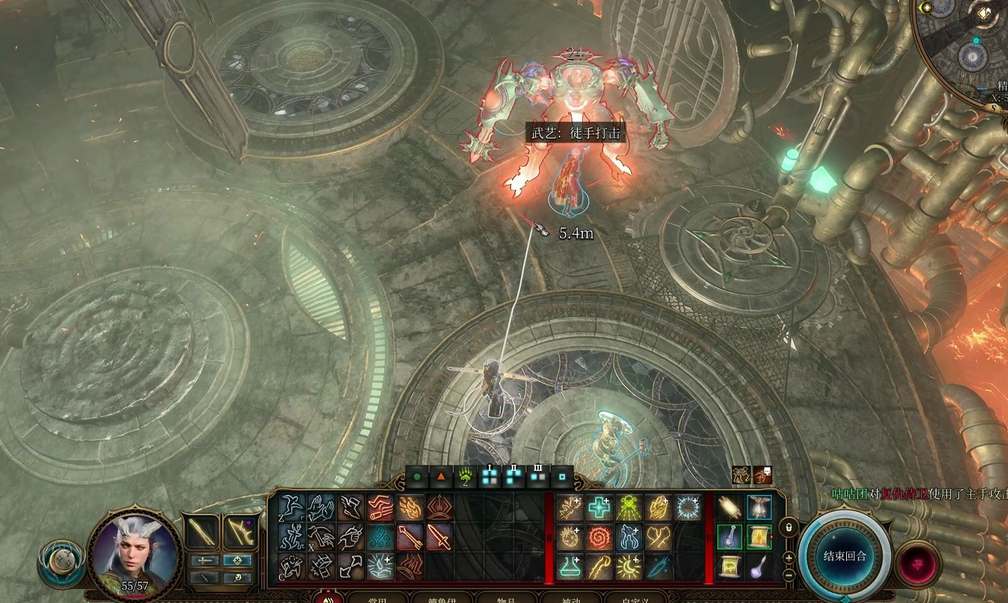Select the melee weapon slot with golden staff
This screenshot has width=1008, height=603.
point(203,532)
